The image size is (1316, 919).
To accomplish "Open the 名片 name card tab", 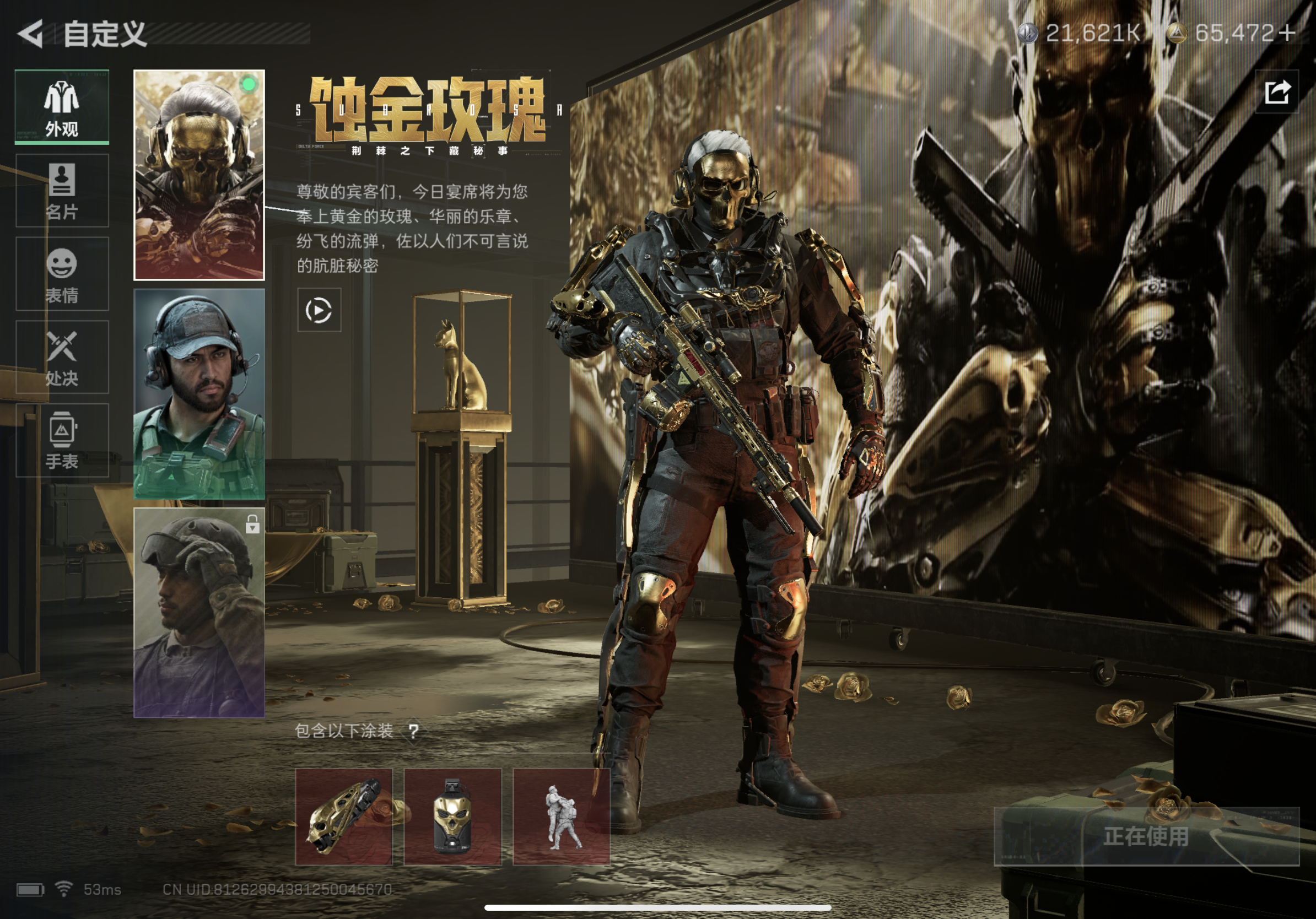I will click(x=62, y=191).
